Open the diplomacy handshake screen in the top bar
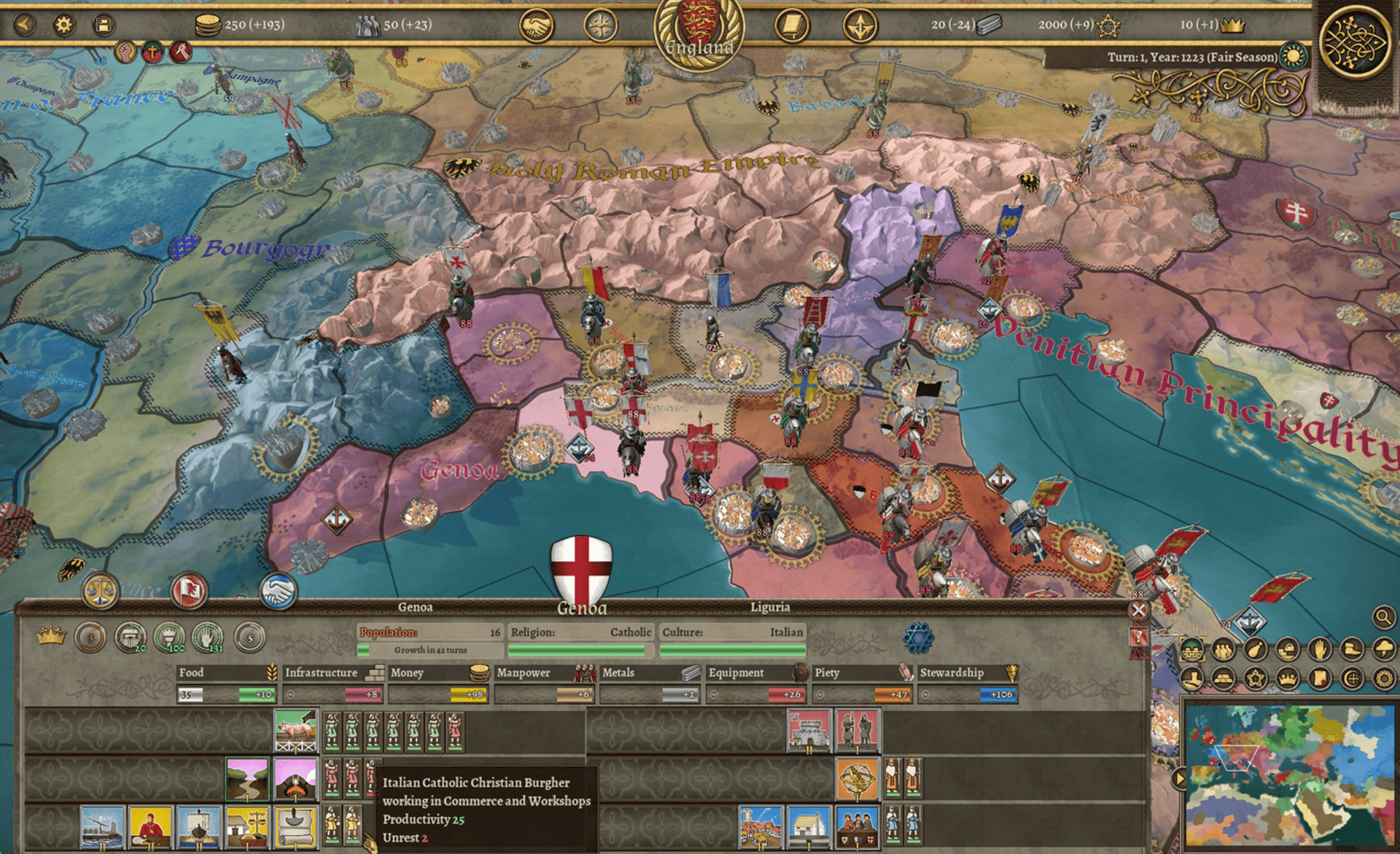This screenshot has width=1400, height=854. [x=536, y=27]
